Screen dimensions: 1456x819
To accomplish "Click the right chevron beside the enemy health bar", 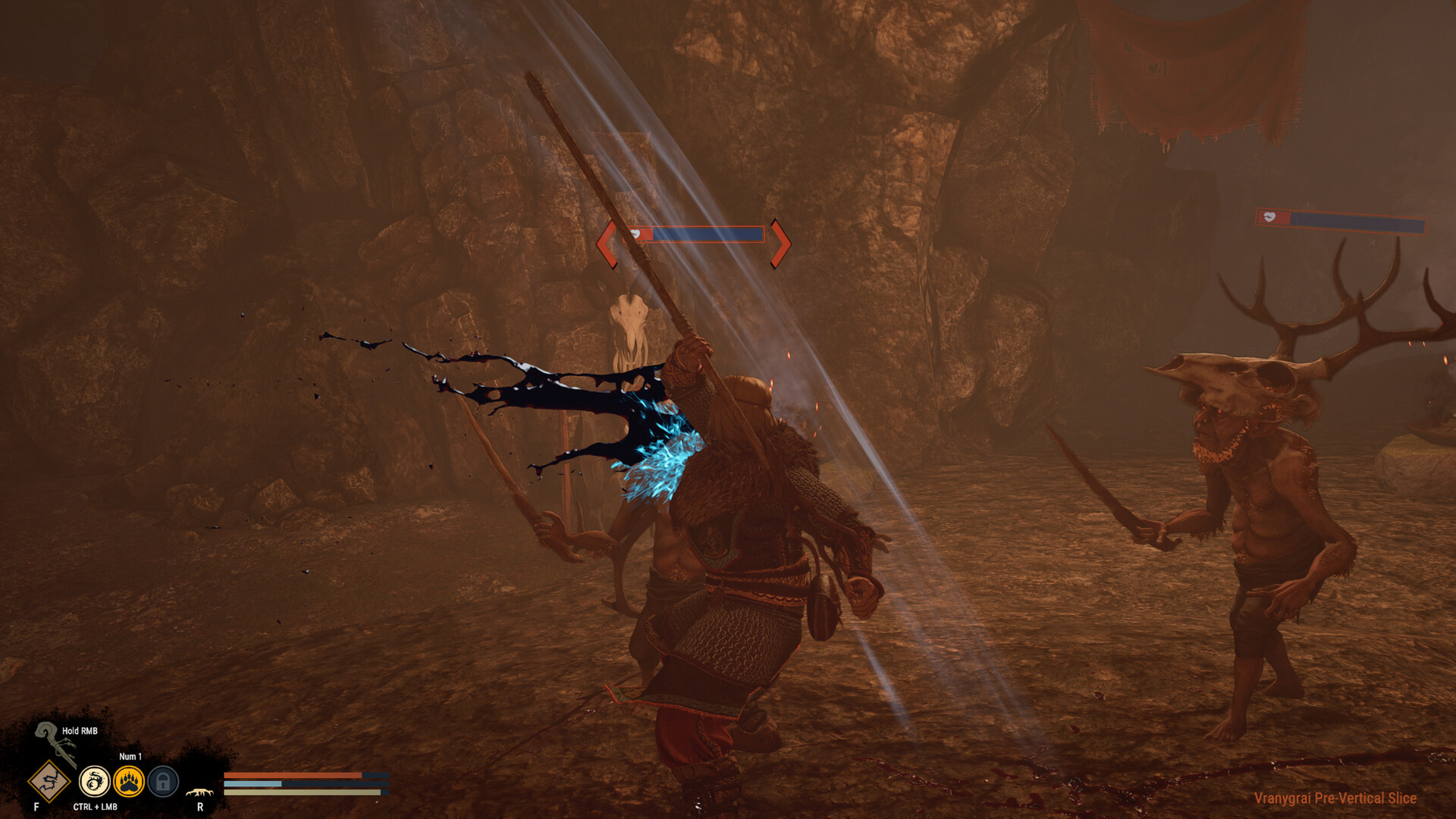I will tap(782, 242).
